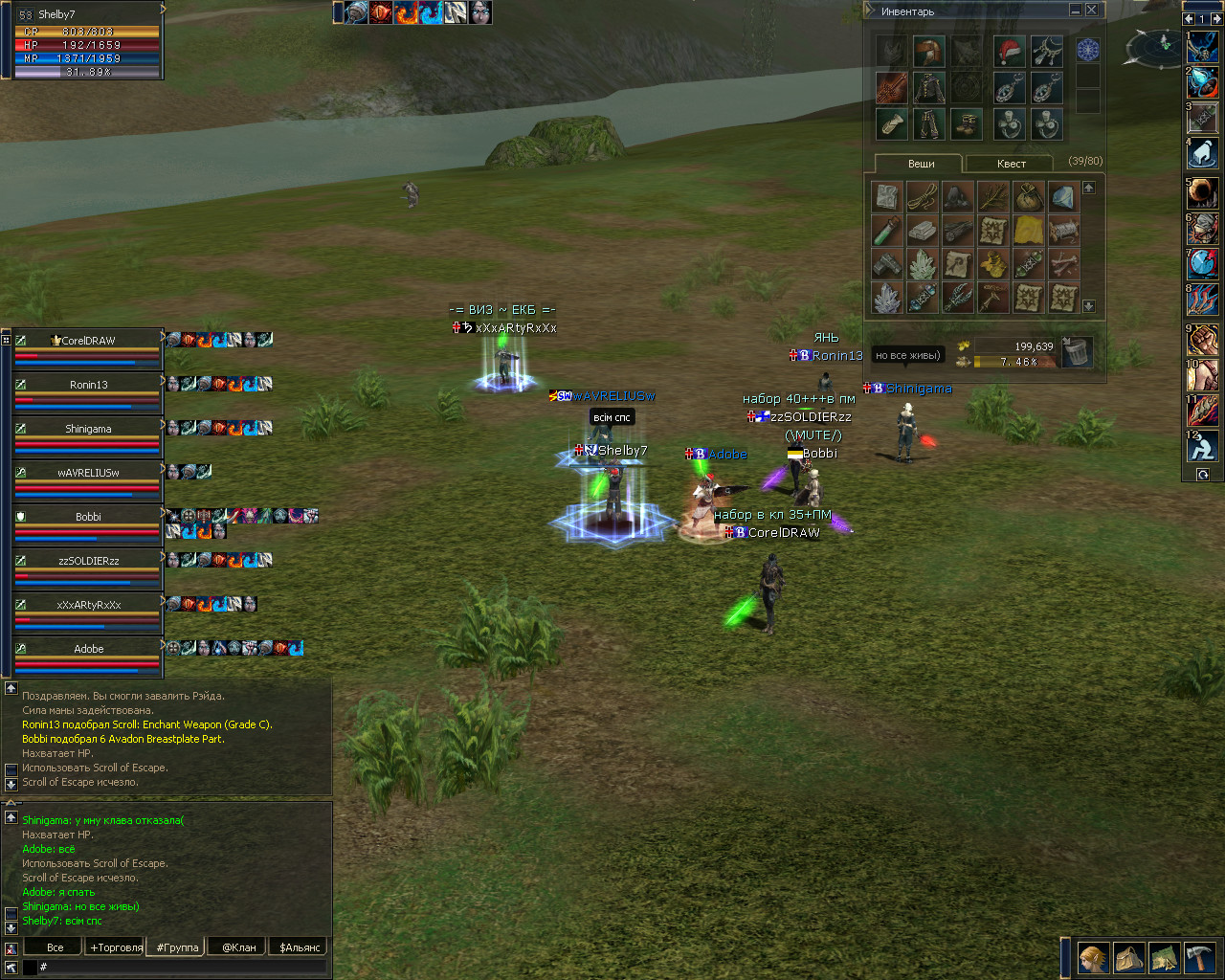
Task: Focus the chat message input field
Action: 182,968
